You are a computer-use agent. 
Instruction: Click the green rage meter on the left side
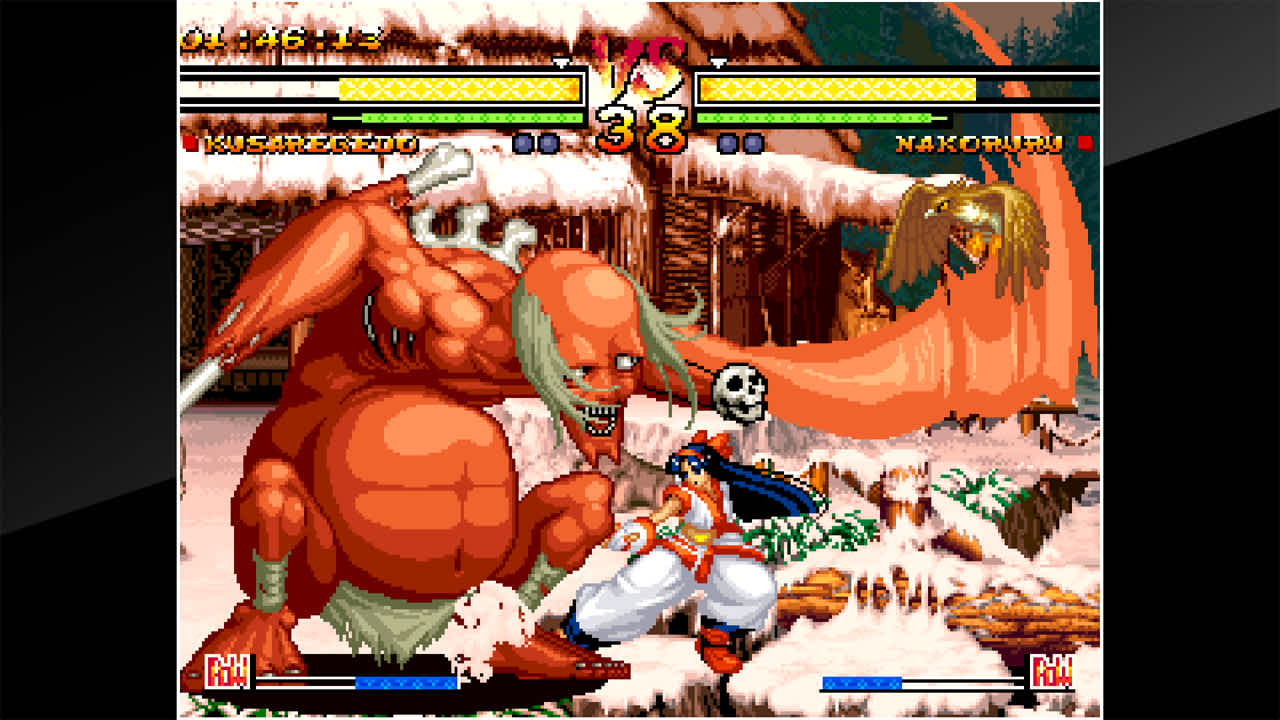460,116
